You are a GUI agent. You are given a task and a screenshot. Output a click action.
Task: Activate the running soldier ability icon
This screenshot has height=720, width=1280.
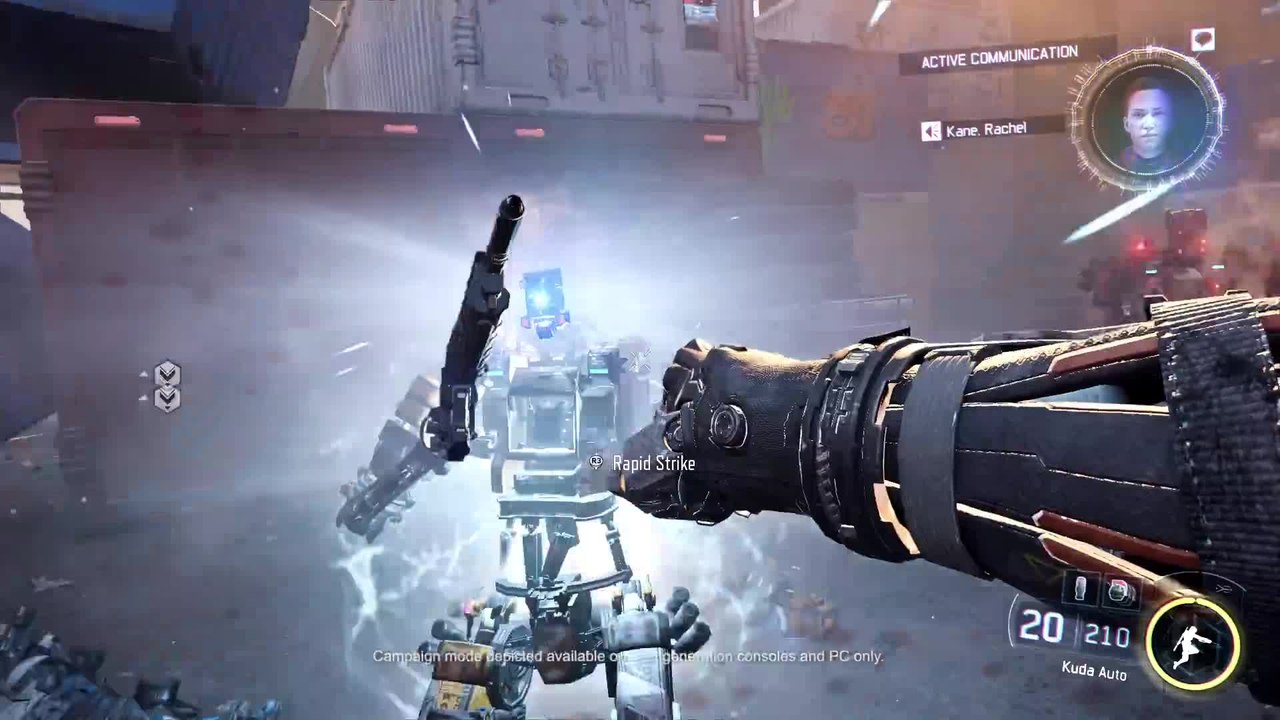point(1192,643)
